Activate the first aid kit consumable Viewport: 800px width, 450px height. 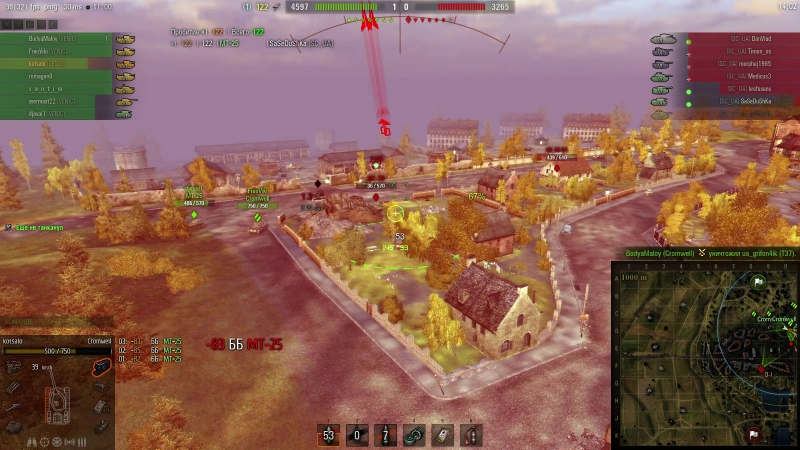tap(442, 435)
